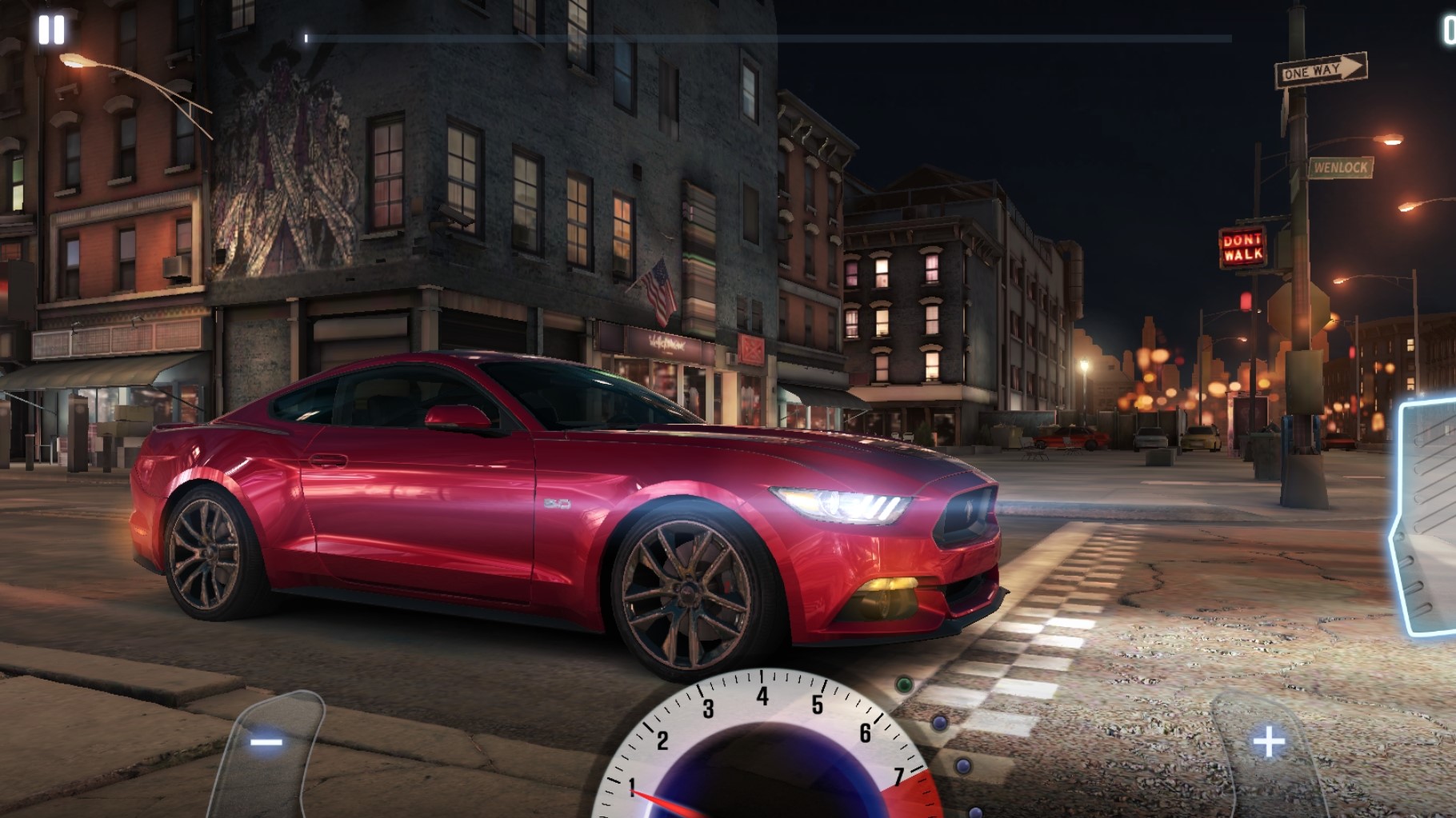Hit the glowing gas pedal
This screenshot has height=818, width=1456.
pyautogui.click(x=1429, y=518)
